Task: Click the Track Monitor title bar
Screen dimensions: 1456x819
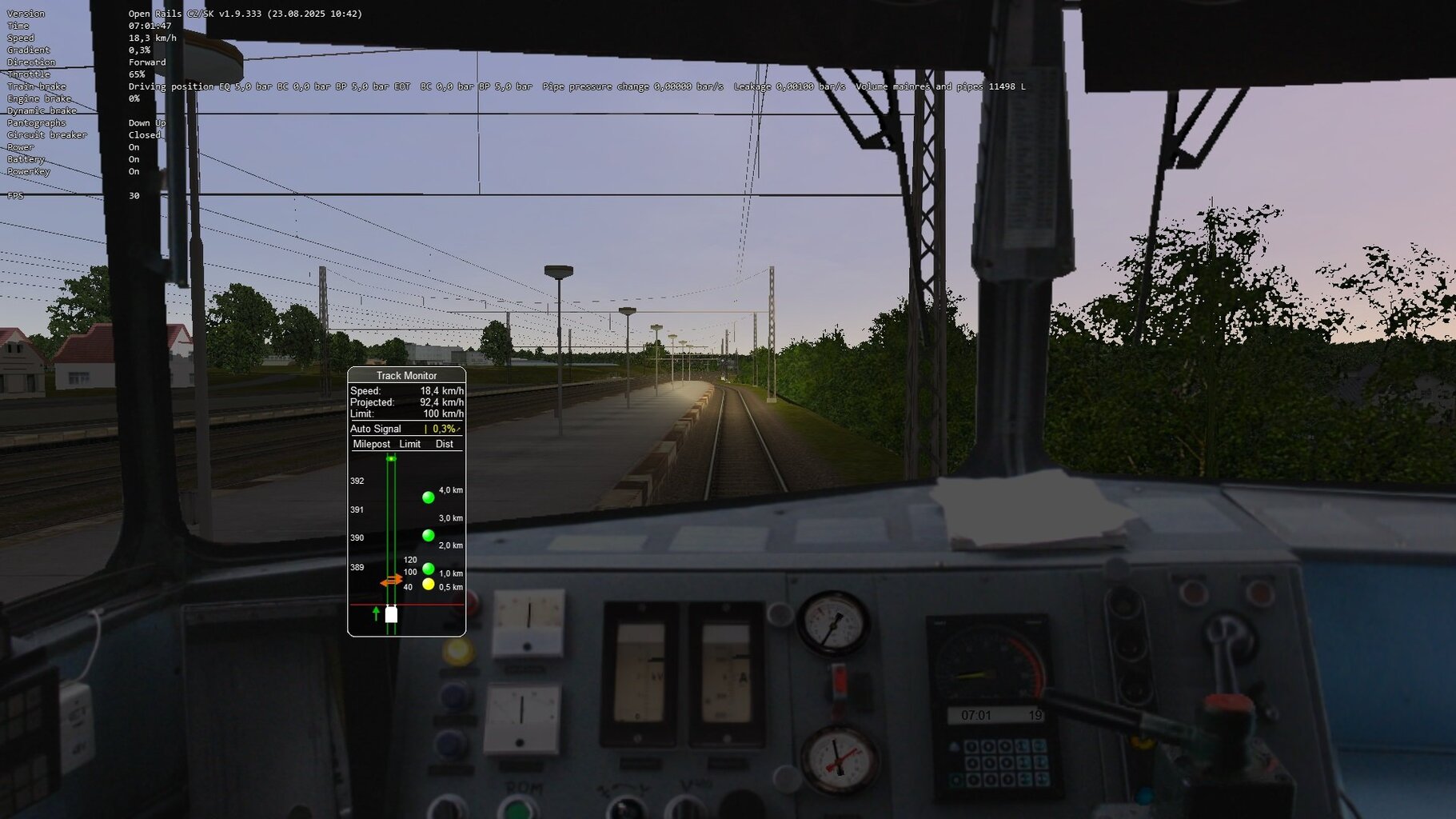Action: coord(405,375)
